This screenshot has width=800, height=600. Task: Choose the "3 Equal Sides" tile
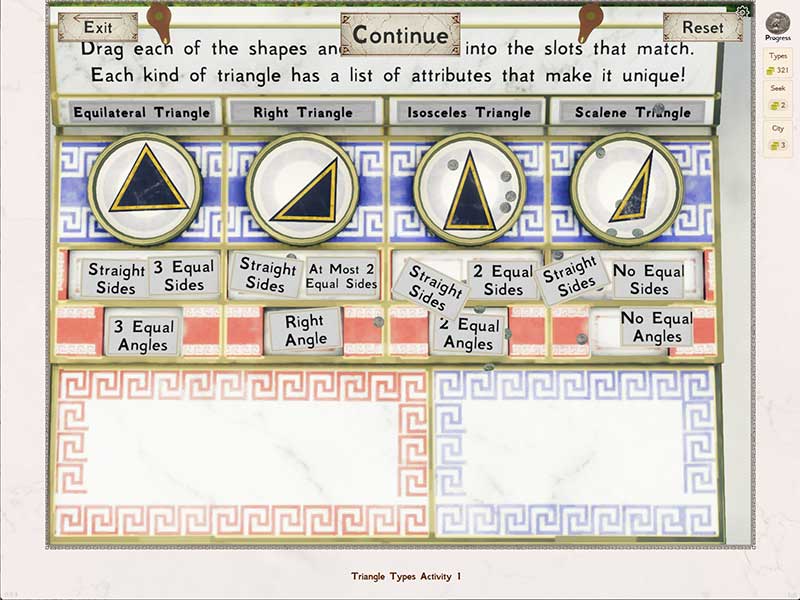tap(183, 274)
